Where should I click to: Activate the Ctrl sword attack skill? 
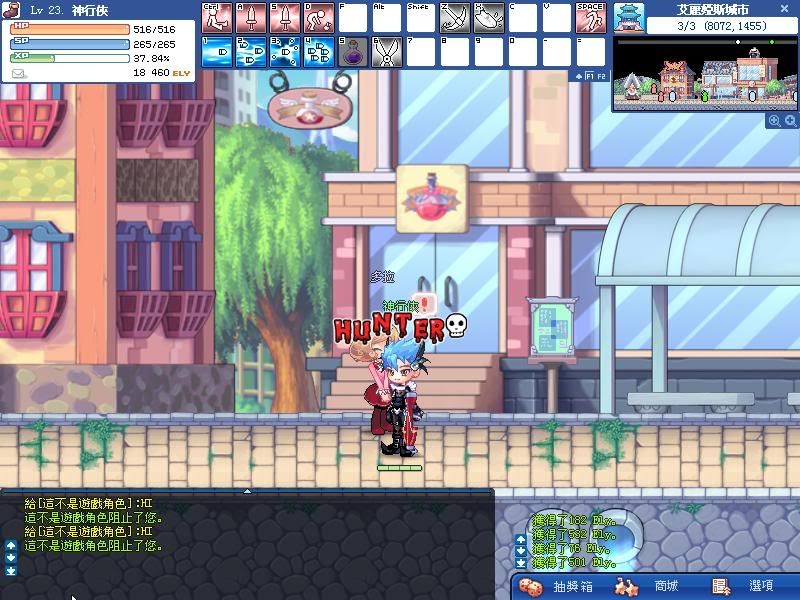point(216,17)
